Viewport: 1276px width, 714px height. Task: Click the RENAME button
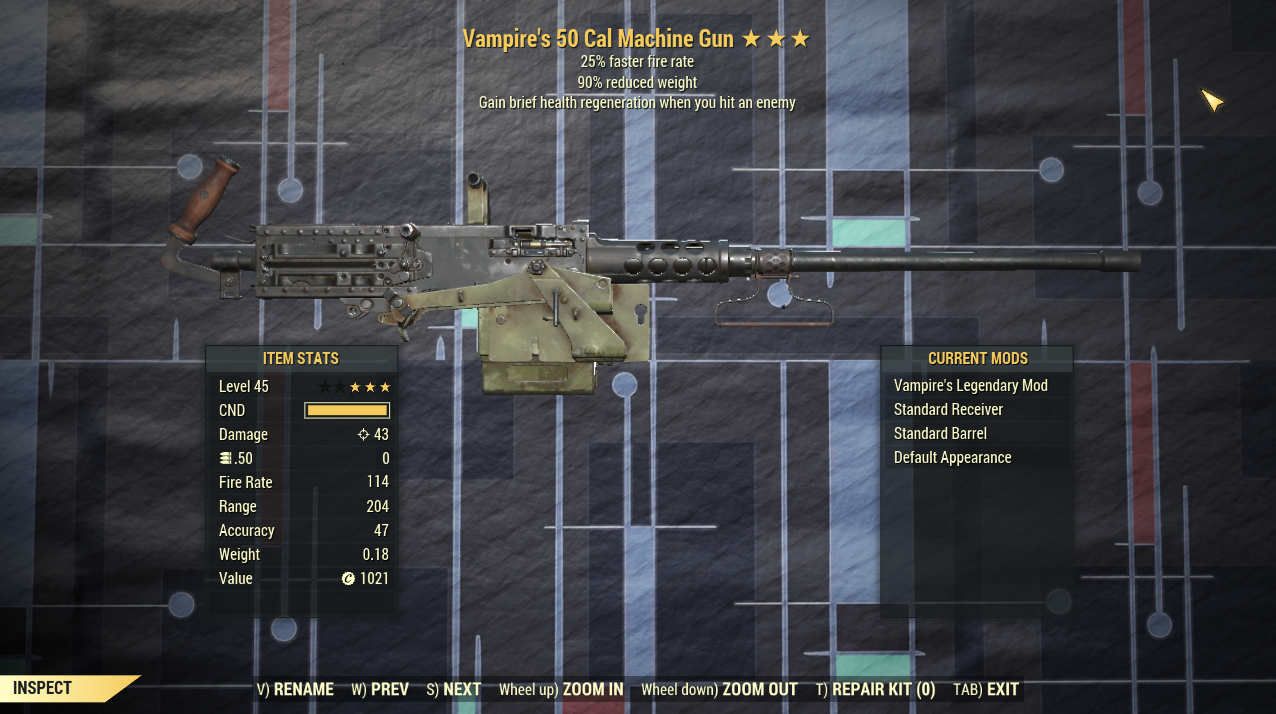click(x=295, y=689)
